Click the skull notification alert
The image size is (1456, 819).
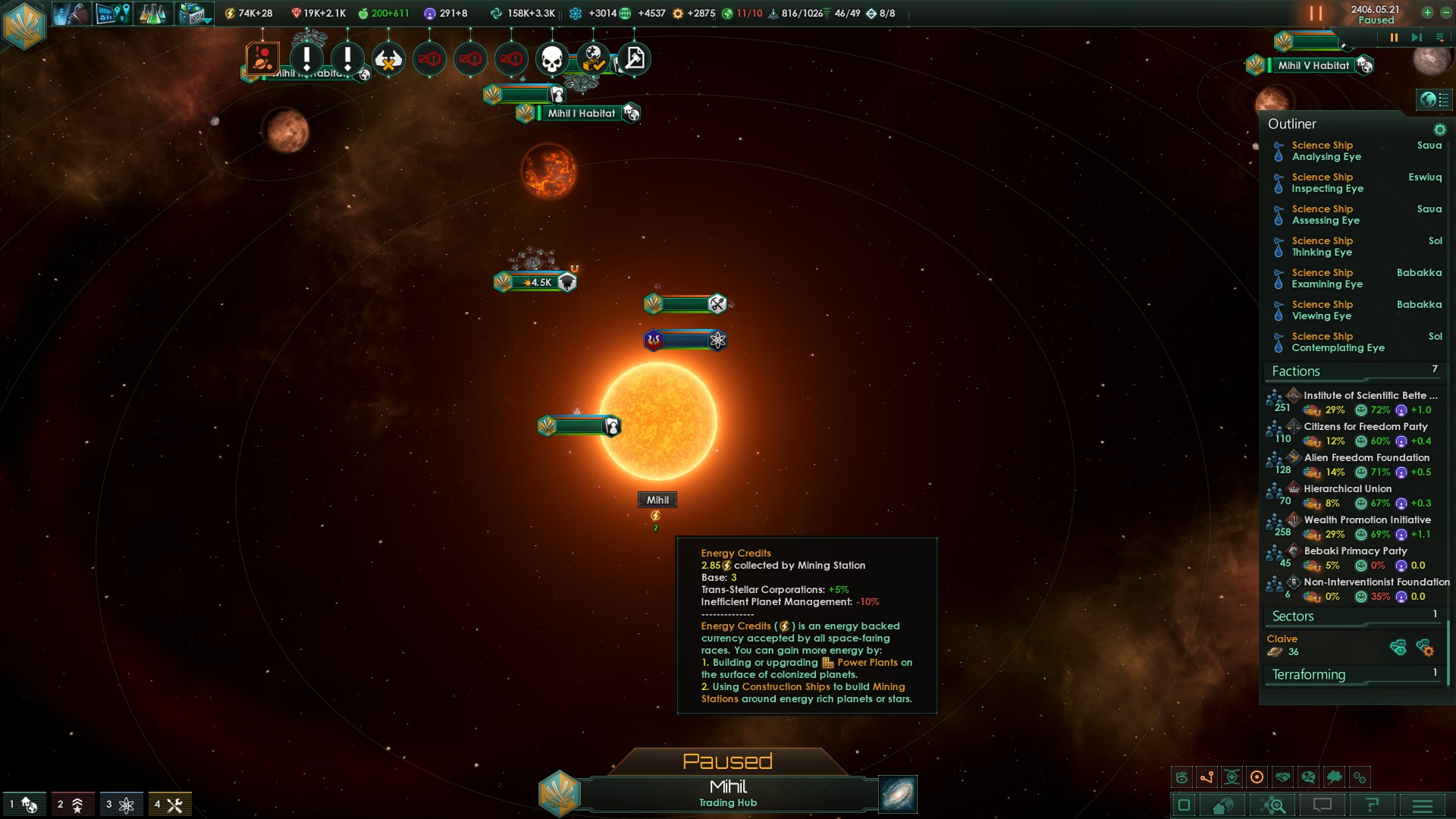click(x=552, y=58)
